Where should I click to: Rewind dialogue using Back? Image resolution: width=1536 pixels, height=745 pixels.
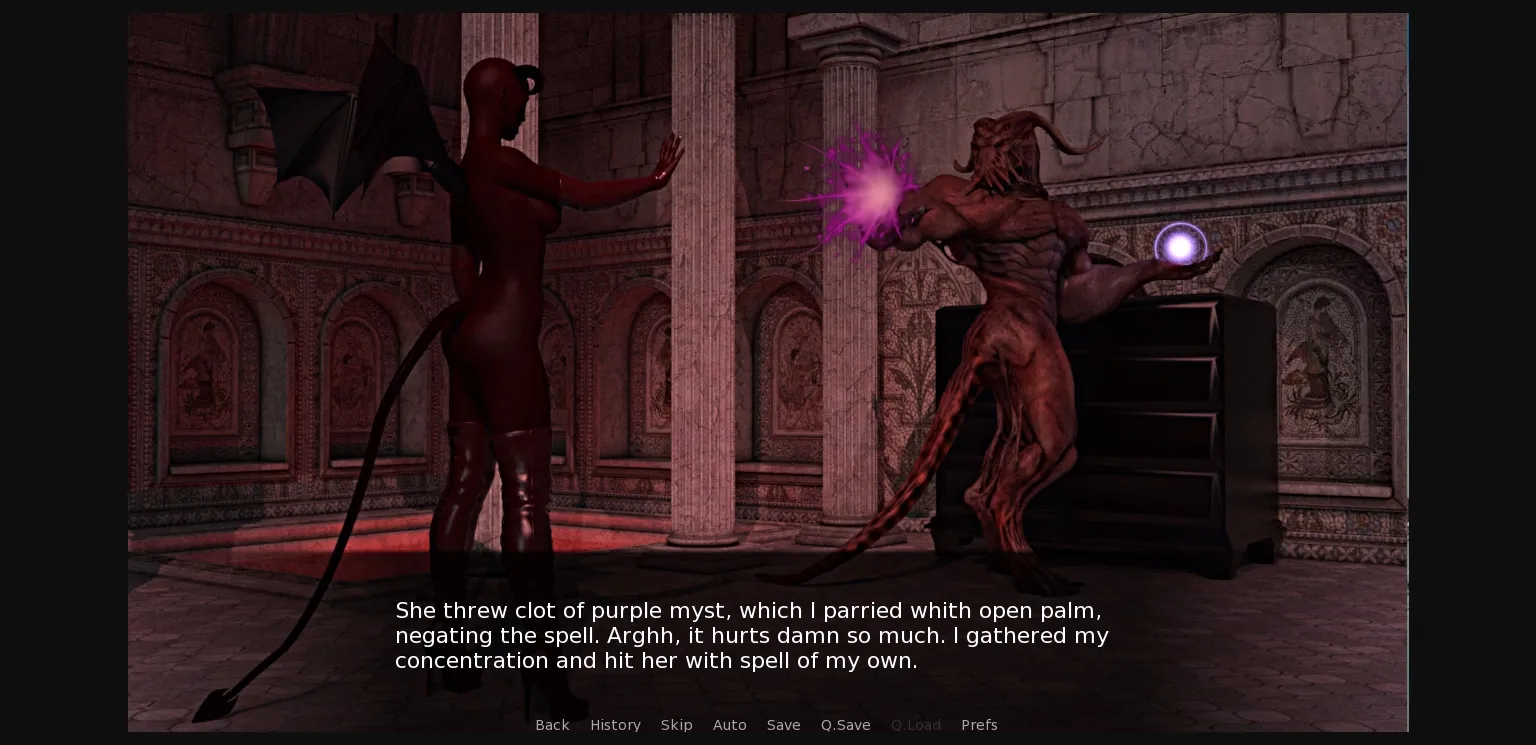[x=552, y=725]
